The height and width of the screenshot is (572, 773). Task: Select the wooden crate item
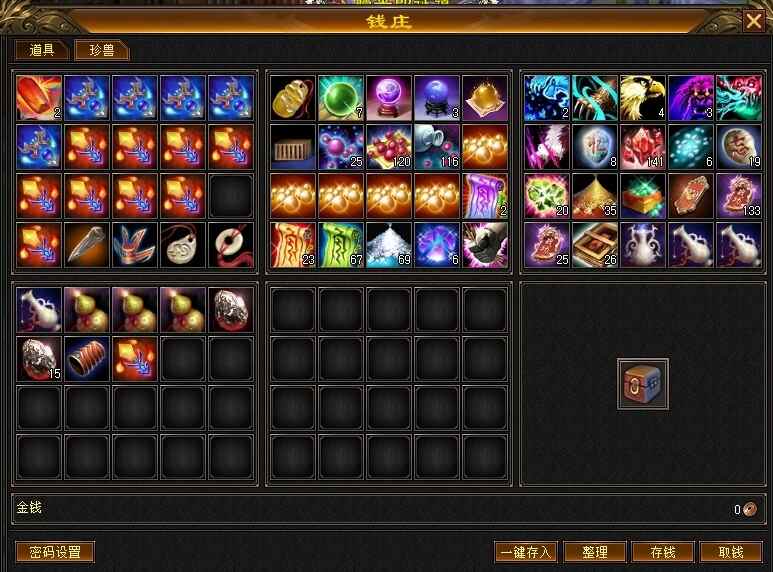(293, 147)
